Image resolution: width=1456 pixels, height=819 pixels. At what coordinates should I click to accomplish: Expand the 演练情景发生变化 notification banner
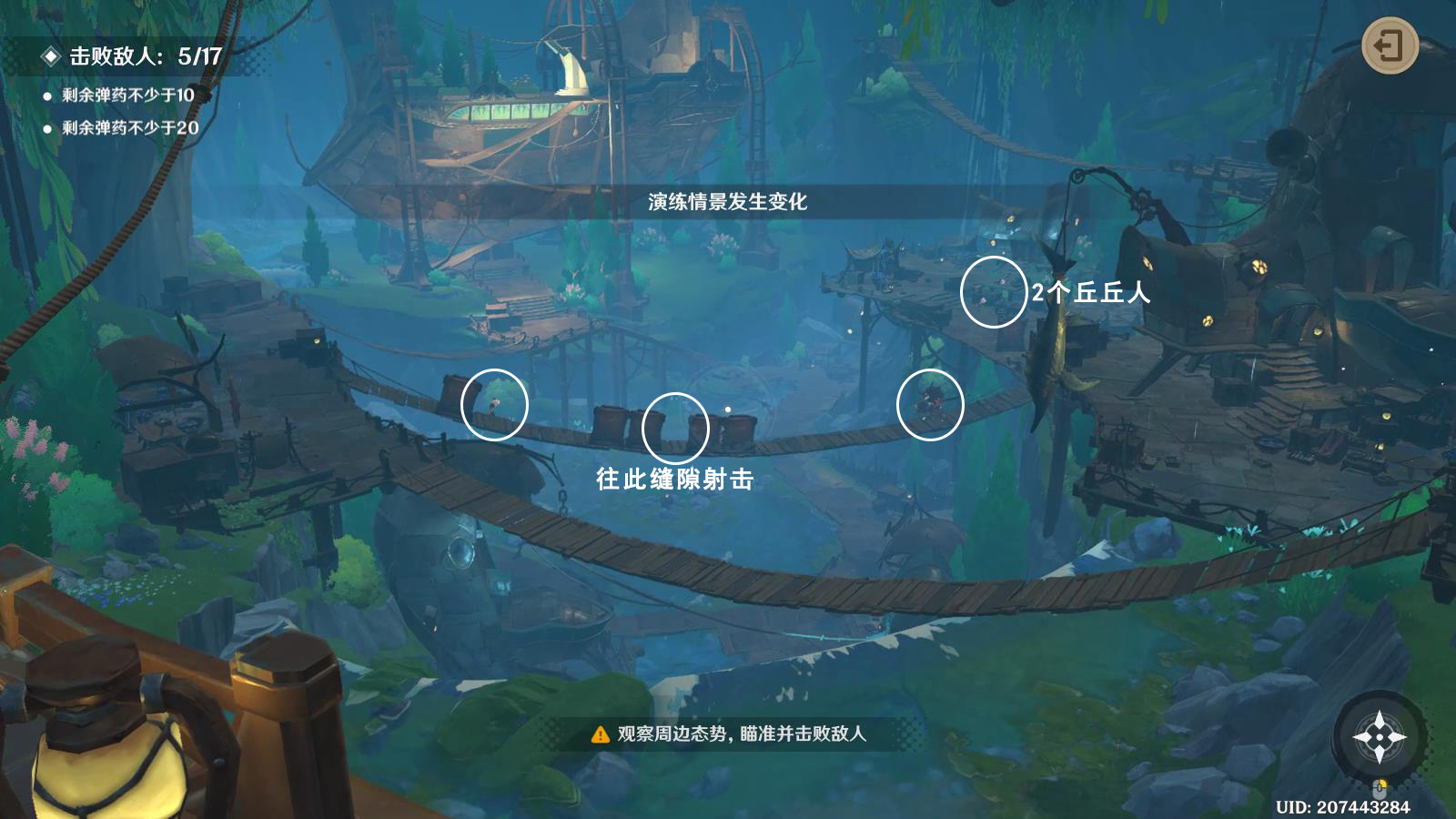728,202
